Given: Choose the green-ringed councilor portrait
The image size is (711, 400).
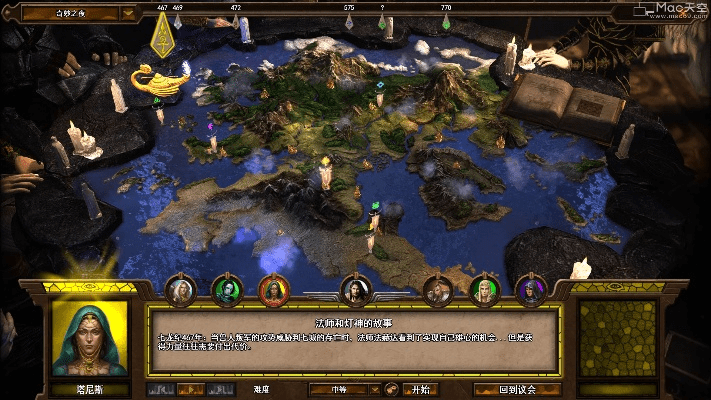Looking at the screenshot, I should pyautogui.click(x=227, y=290).
